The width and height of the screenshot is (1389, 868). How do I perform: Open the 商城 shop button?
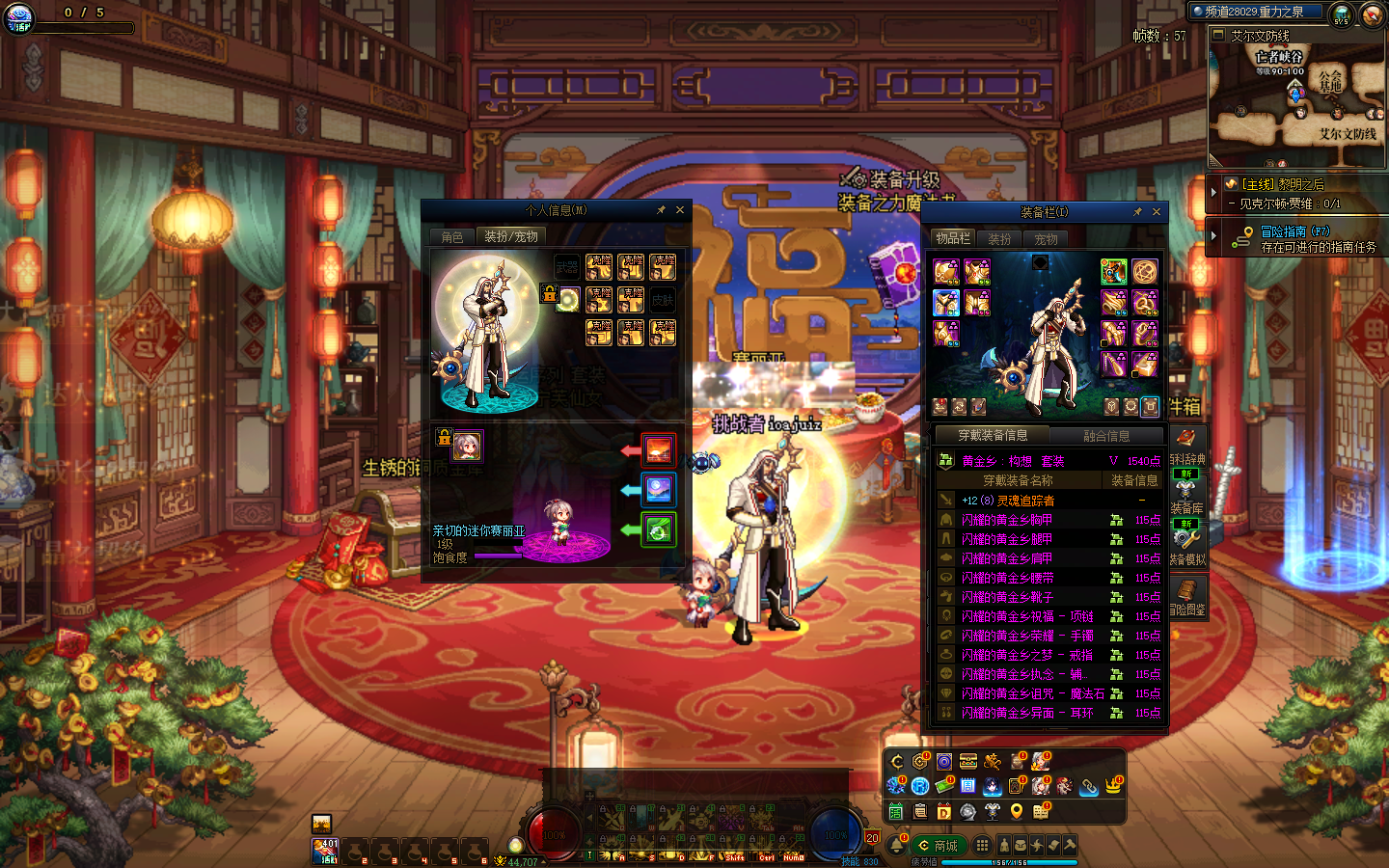(x=937, y=846)
